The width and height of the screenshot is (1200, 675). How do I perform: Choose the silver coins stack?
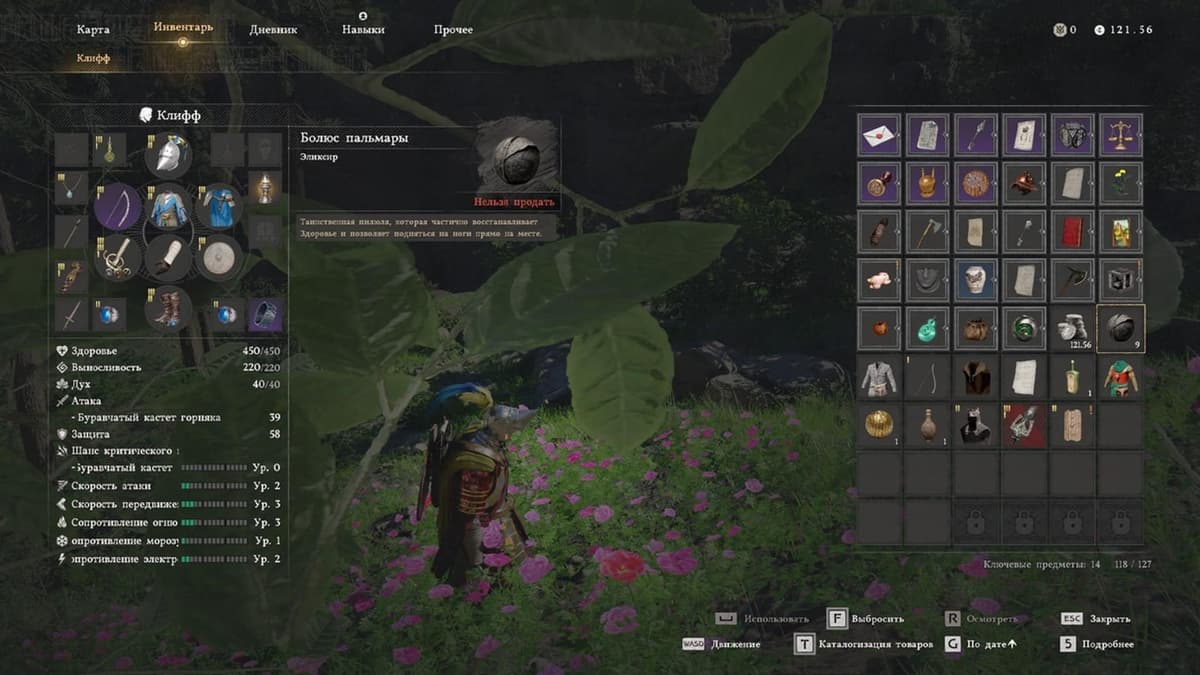coord(1073,327)
